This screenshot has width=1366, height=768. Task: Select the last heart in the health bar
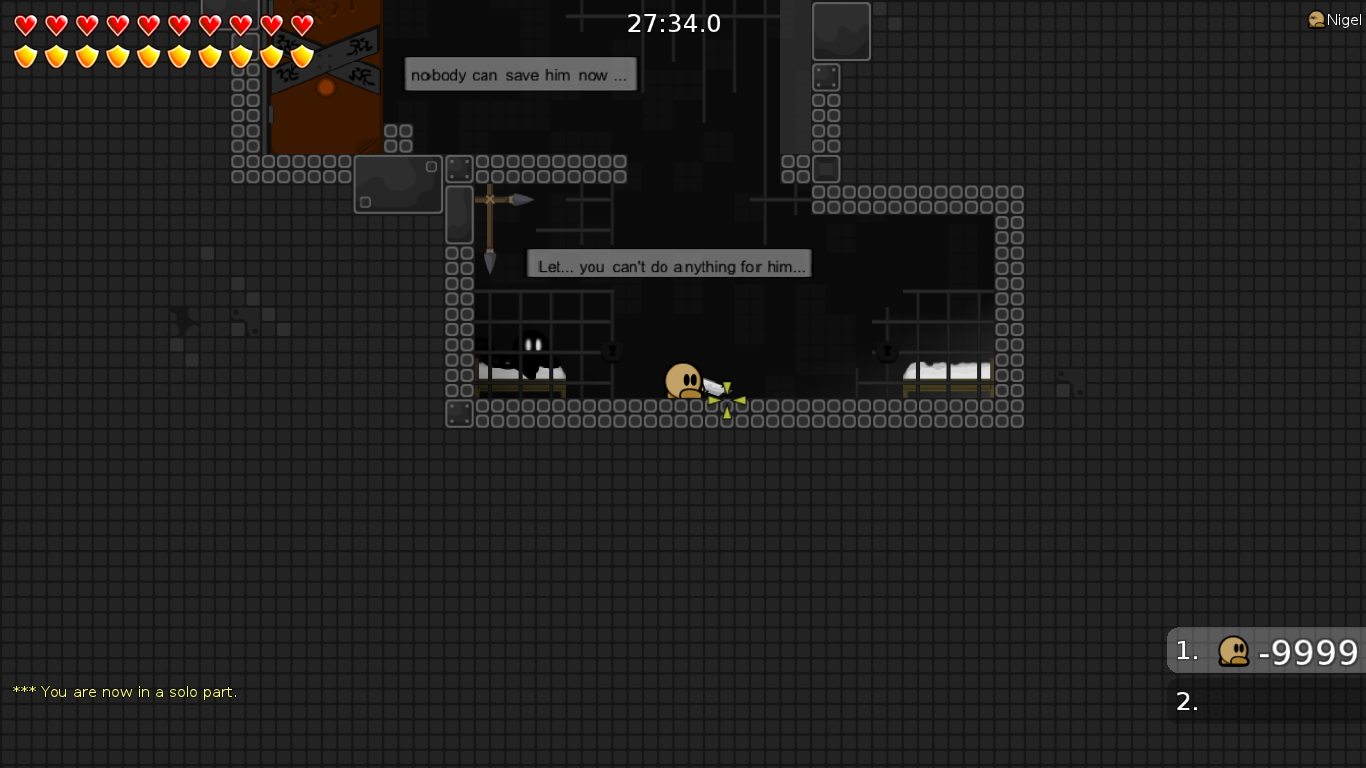coord(299,24)
